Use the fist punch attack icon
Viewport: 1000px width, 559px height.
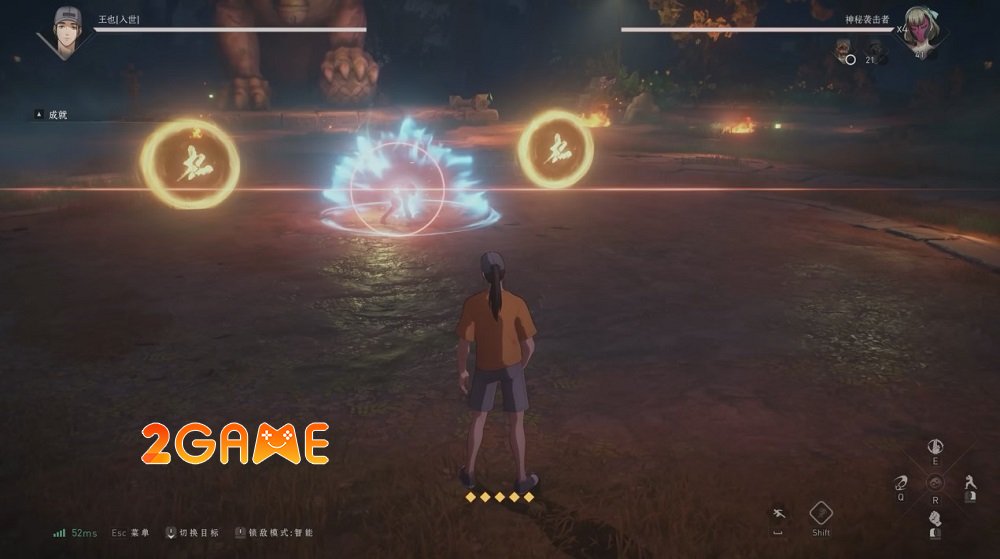[x=935, y=519]
